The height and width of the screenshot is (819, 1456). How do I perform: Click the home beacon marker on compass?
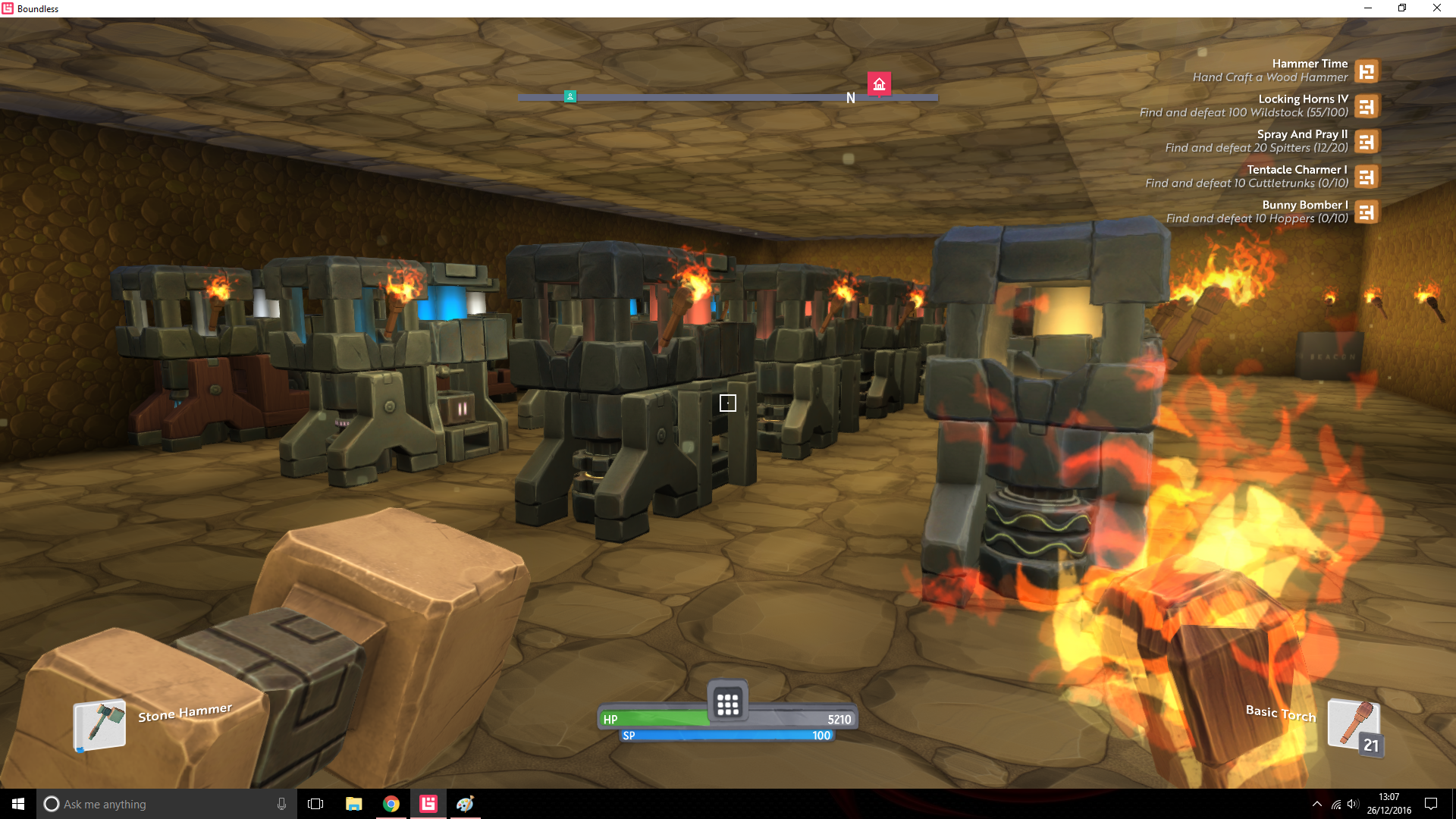coord(879,84)
